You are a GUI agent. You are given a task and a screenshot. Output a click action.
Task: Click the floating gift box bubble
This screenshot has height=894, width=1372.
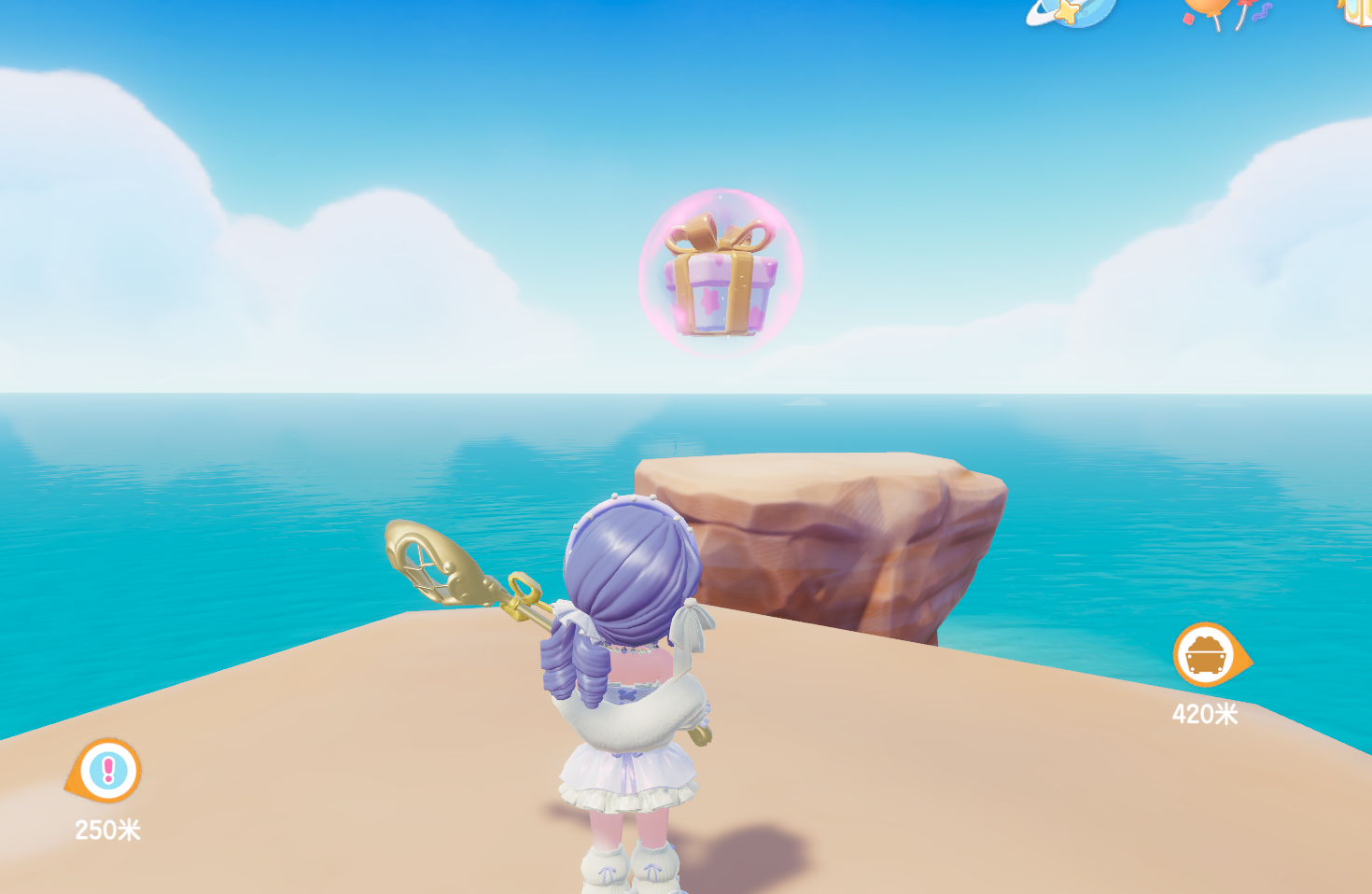pyautogui.click(x=721, y=272)
